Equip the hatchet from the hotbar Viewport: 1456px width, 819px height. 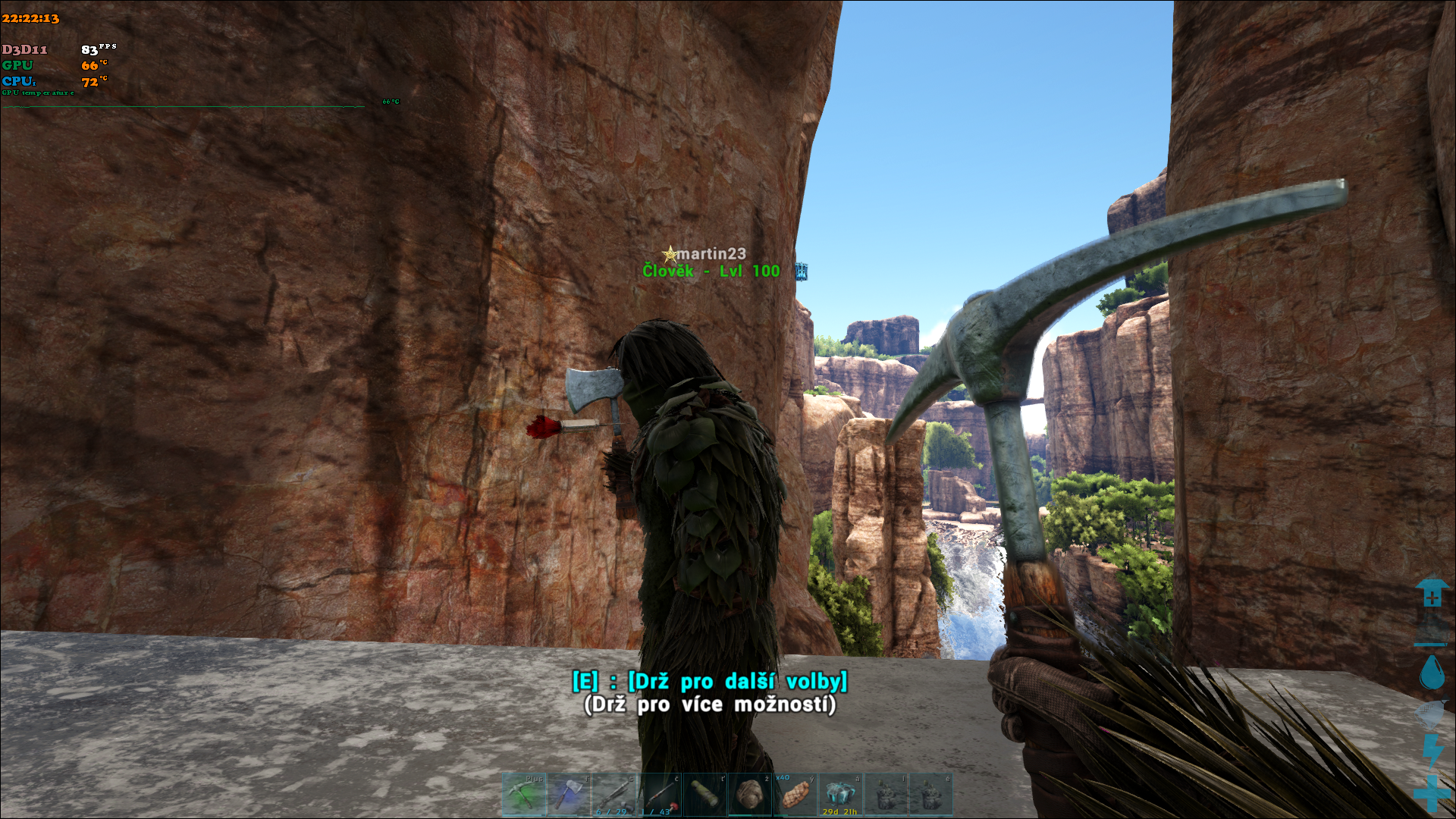[569, 794]
